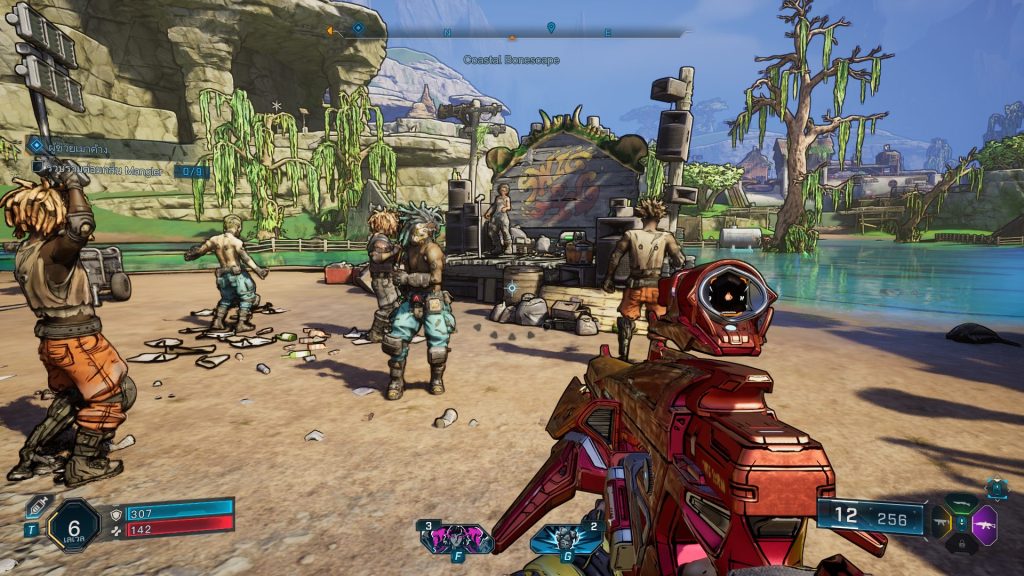1024x576 pixels.
Task: Open the level 6 character badge
Action: point(74,524)
